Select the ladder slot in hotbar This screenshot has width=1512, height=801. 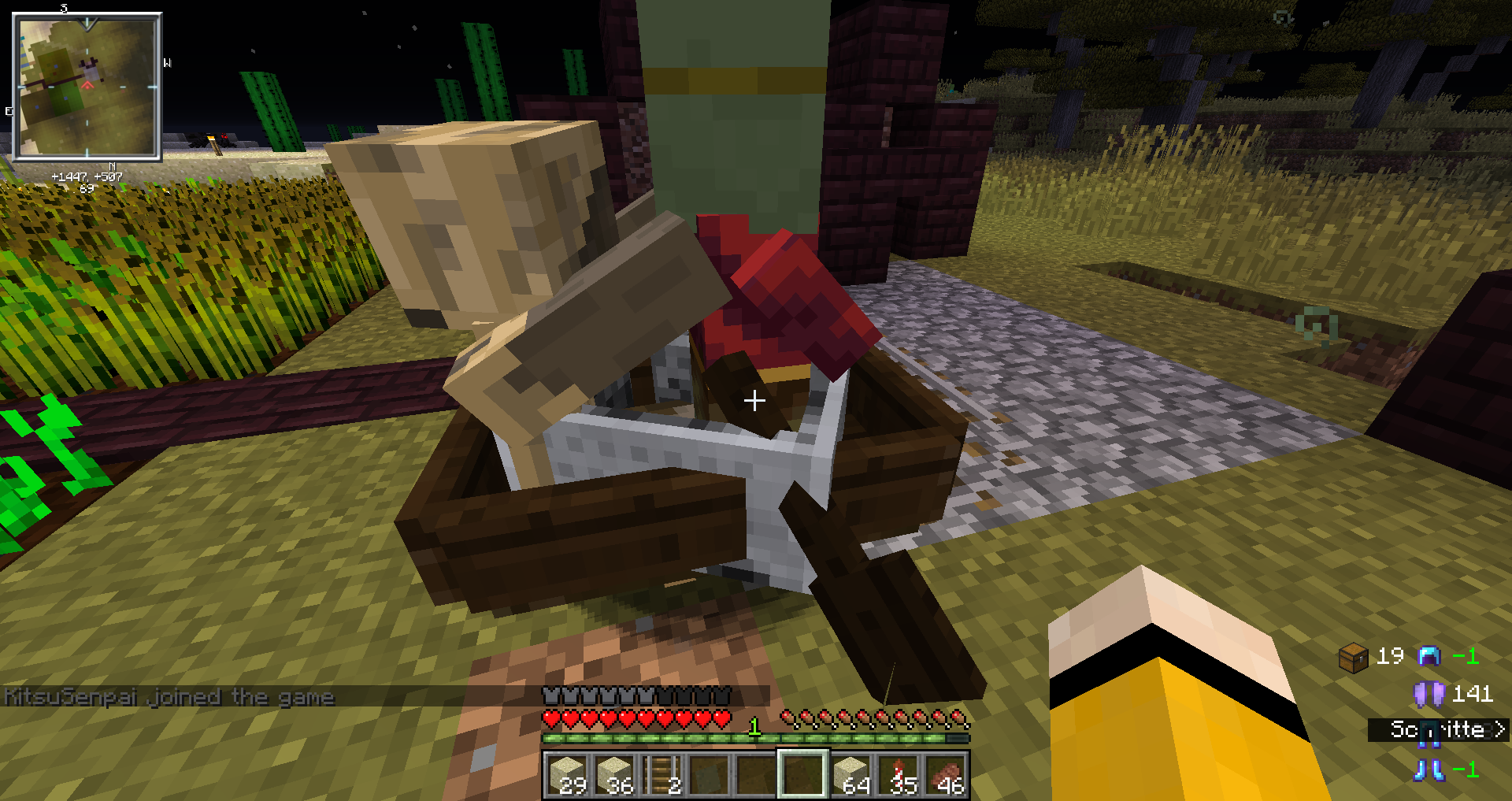click(661, 773)
